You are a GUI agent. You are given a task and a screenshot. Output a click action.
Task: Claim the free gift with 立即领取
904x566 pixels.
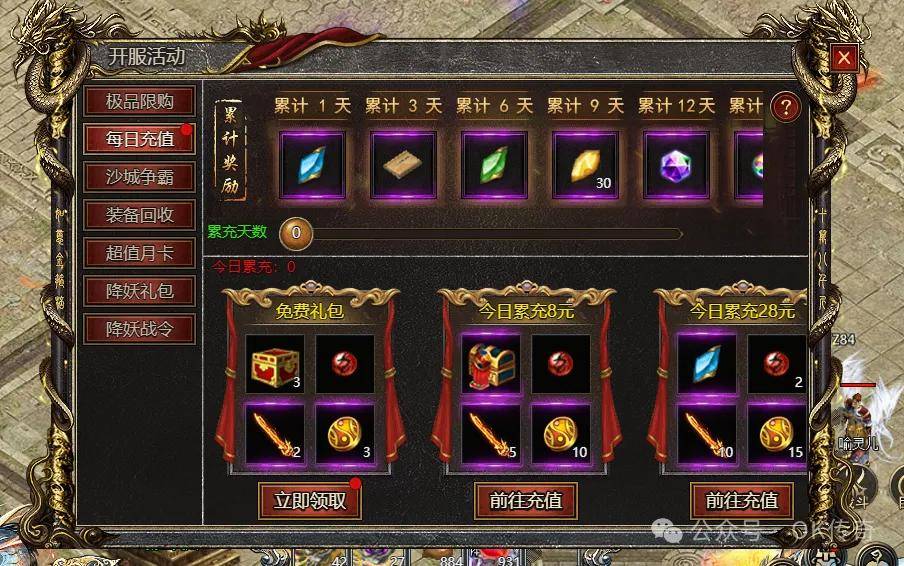click(x=310, y=500)
